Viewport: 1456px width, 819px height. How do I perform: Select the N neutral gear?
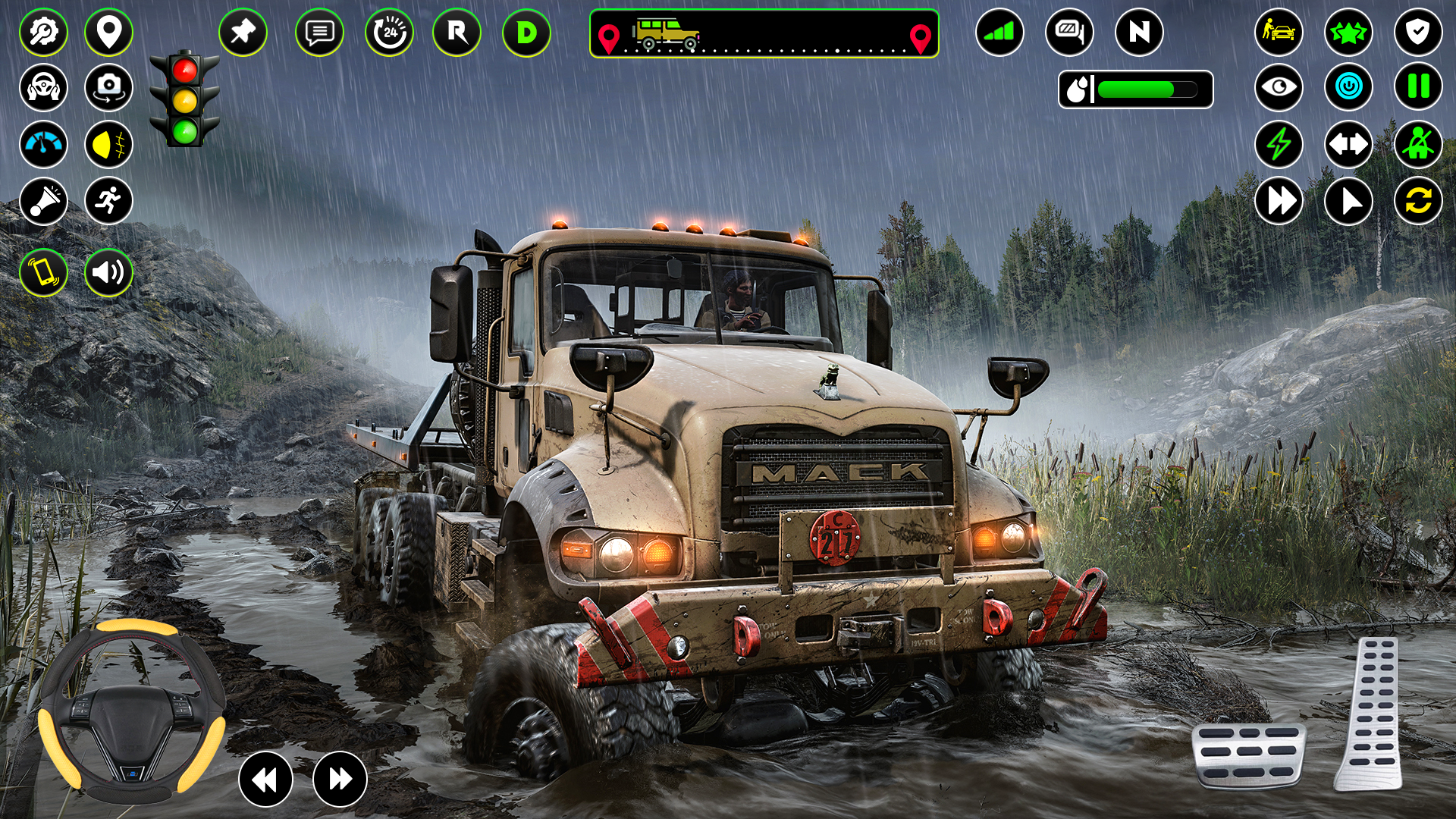pyautogui.click(x=1139, y=33)
